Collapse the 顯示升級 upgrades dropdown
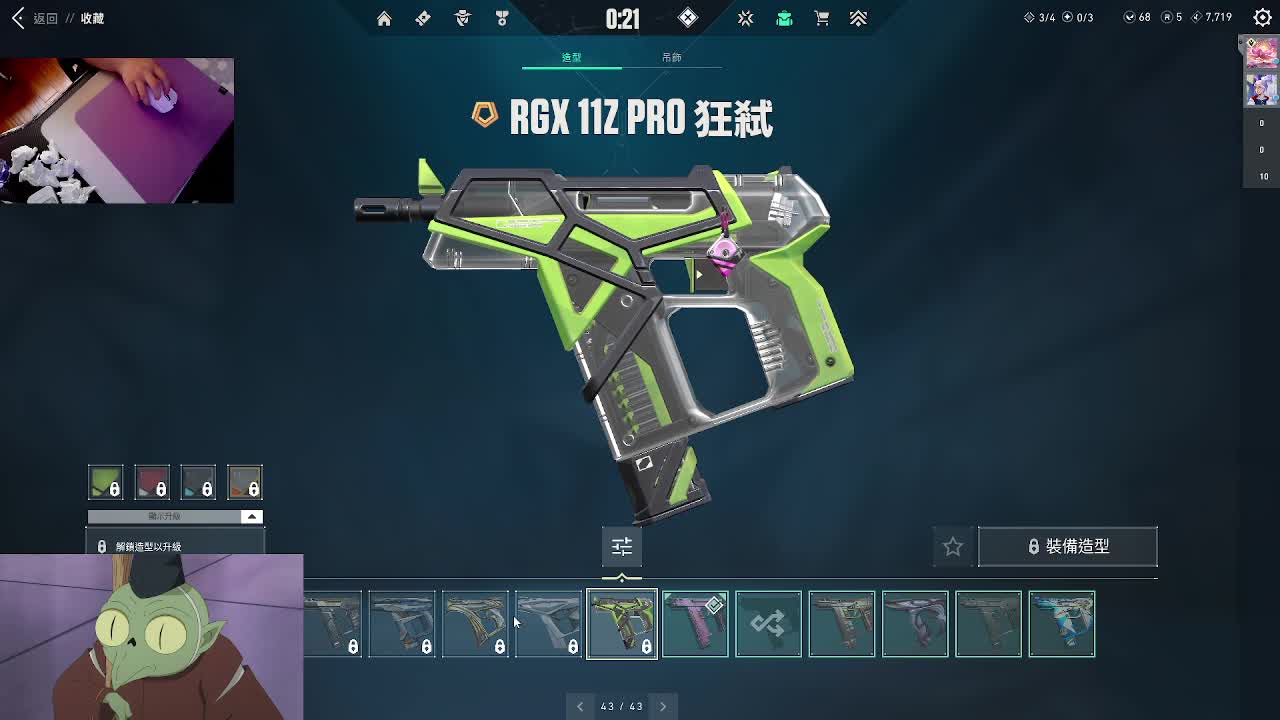Screen dimensions: 1280x720 pos(251,516)
